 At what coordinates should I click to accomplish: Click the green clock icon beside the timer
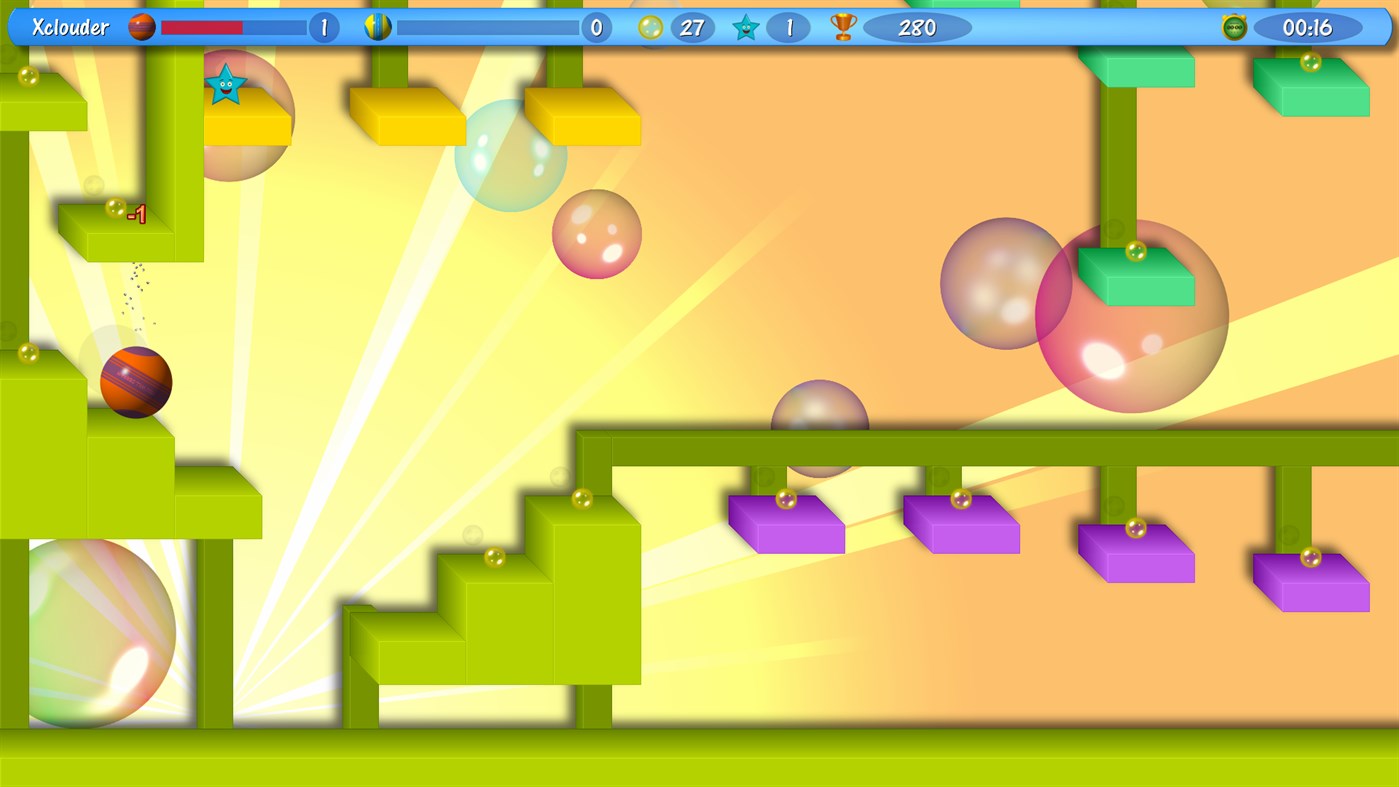pyautogui.click(x=1234, y=27)
